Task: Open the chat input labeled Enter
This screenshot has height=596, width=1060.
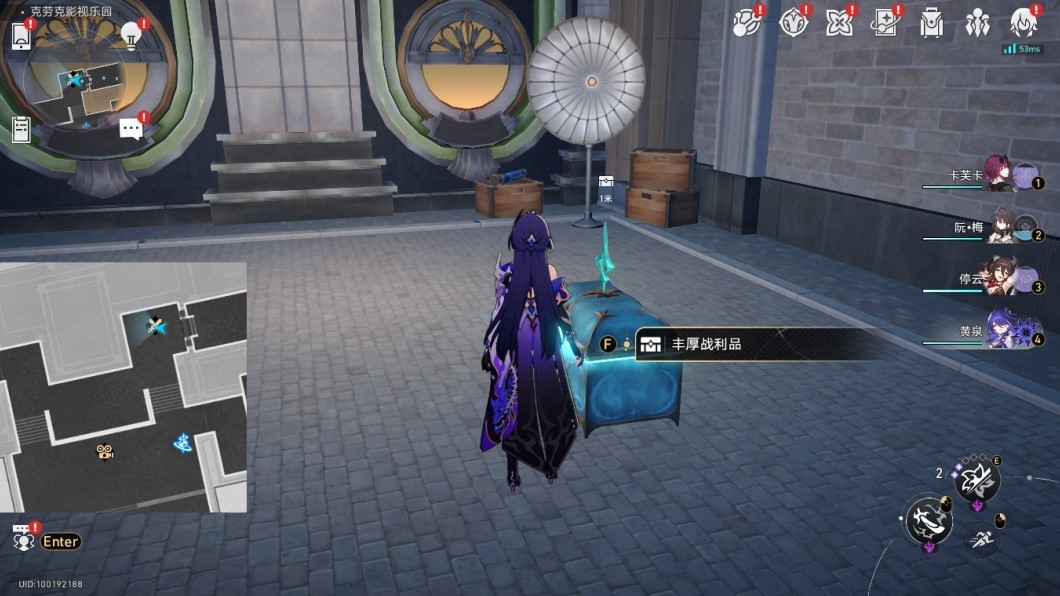Action: click(x=60, y=541)
